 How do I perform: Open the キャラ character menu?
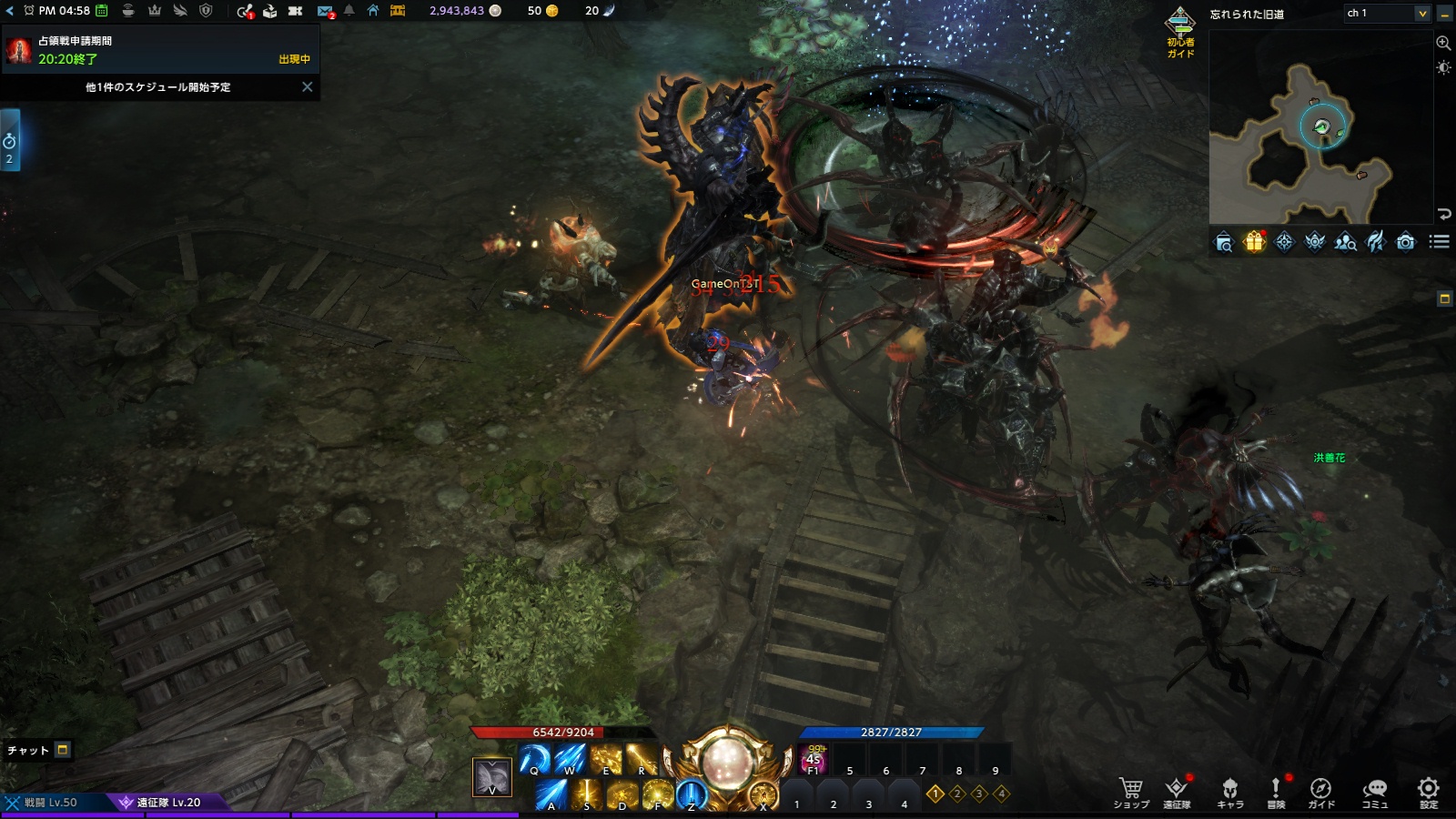1229,792
